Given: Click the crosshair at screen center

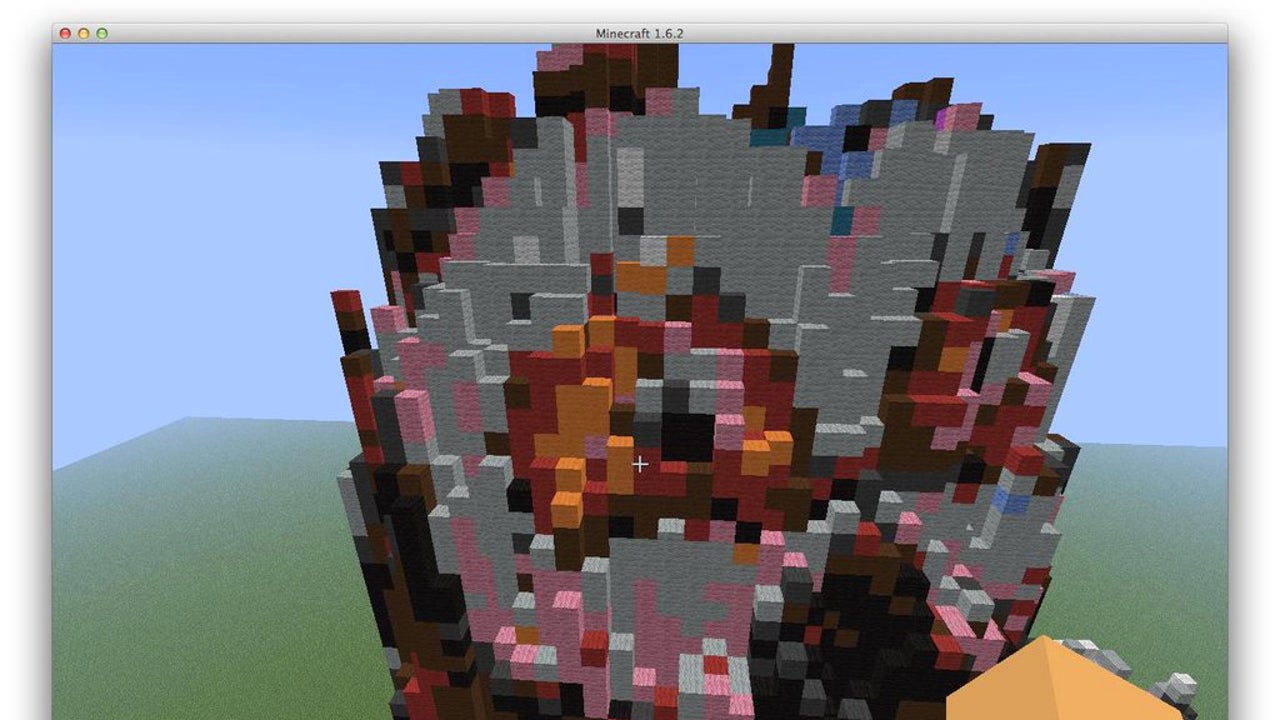Looking at the screenshot, I should pos(640,464).
